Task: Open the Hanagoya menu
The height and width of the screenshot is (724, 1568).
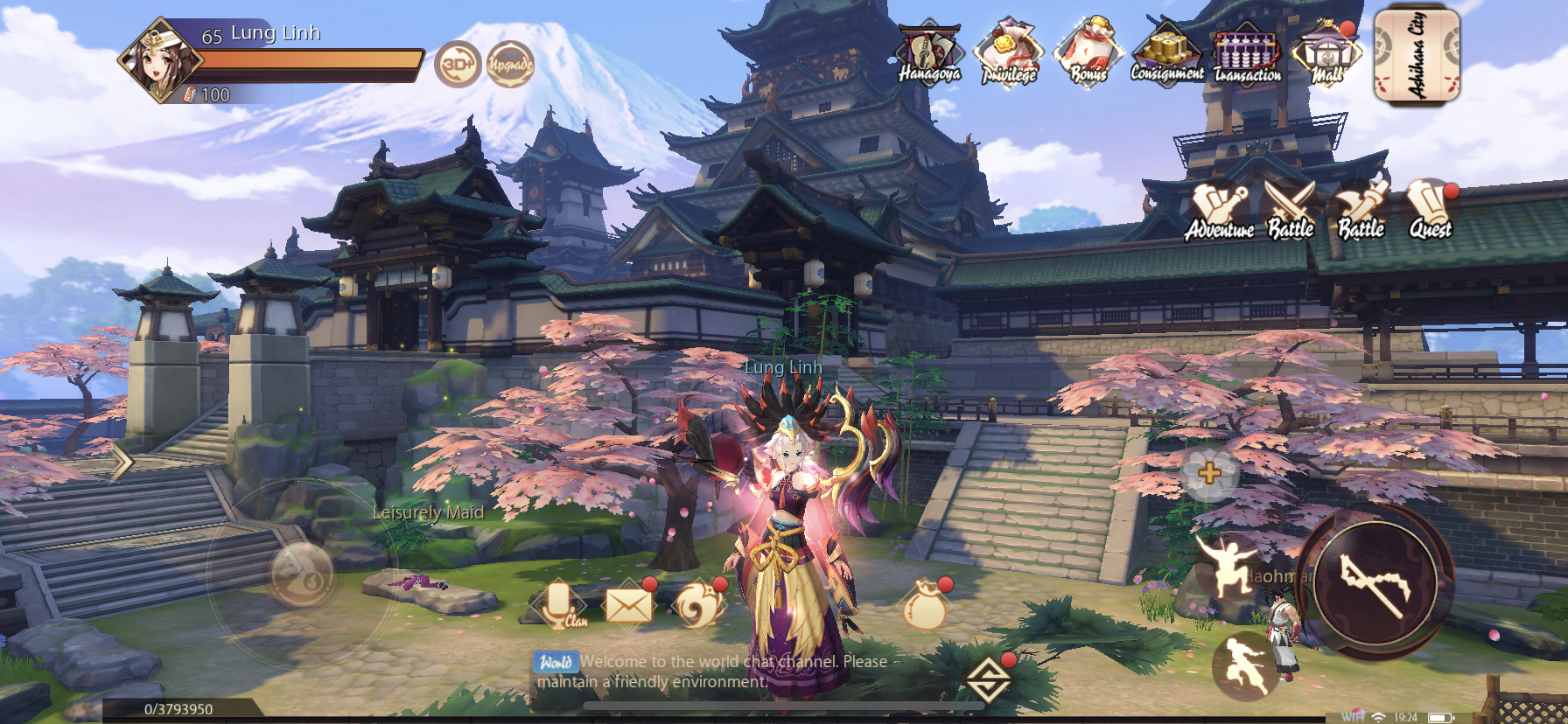Action: 929,54
